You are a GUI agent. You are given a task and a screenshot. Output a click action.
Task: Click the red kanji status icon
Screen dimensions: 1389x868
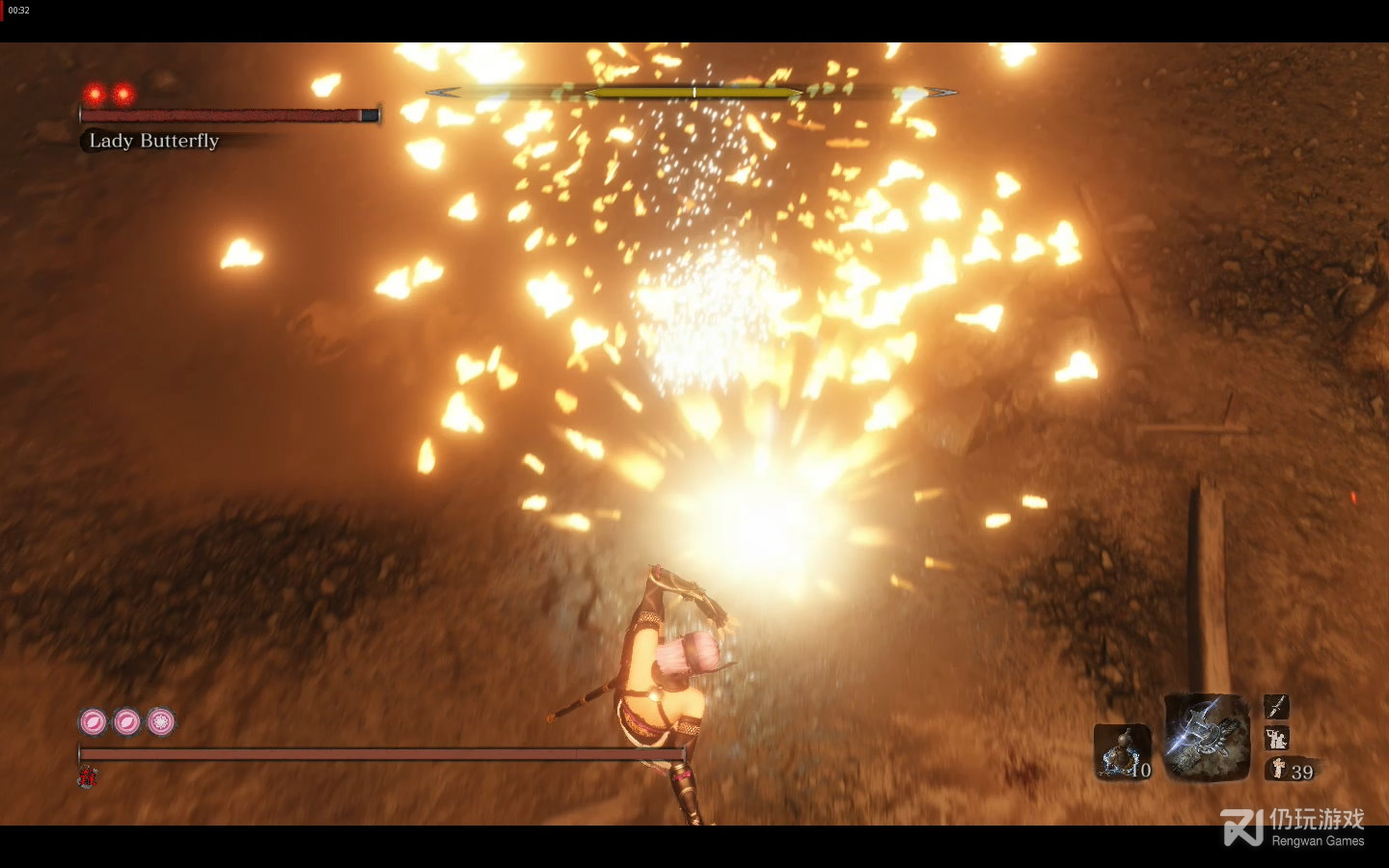(x=87, y=776)
